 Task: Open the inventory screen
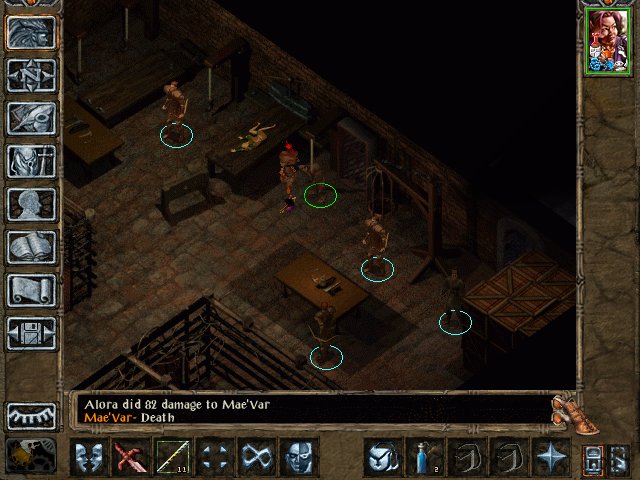(x=32, y=161)
